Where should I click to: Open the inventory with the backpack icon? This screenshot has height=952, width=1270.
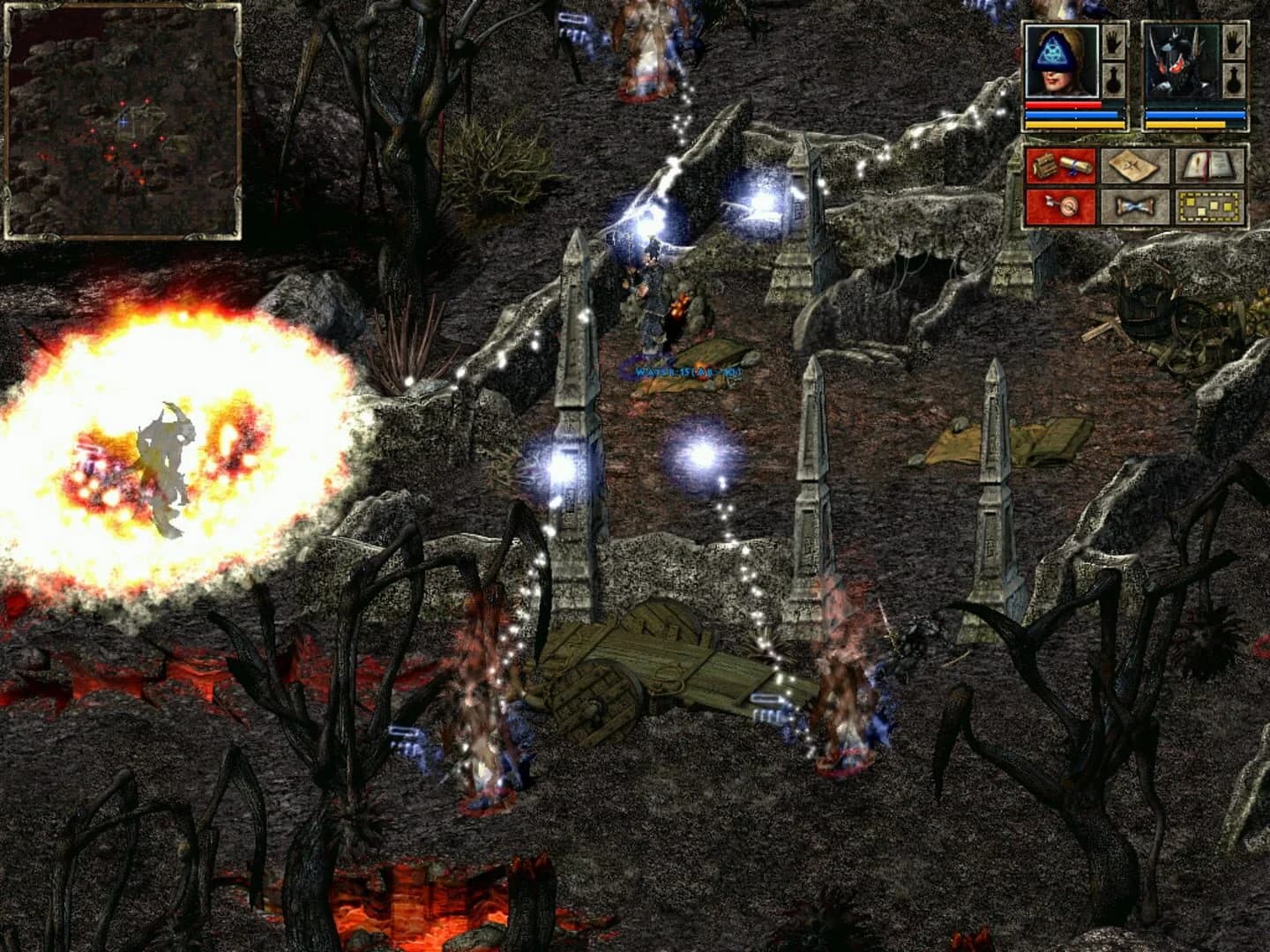[x=1060, y=167]
